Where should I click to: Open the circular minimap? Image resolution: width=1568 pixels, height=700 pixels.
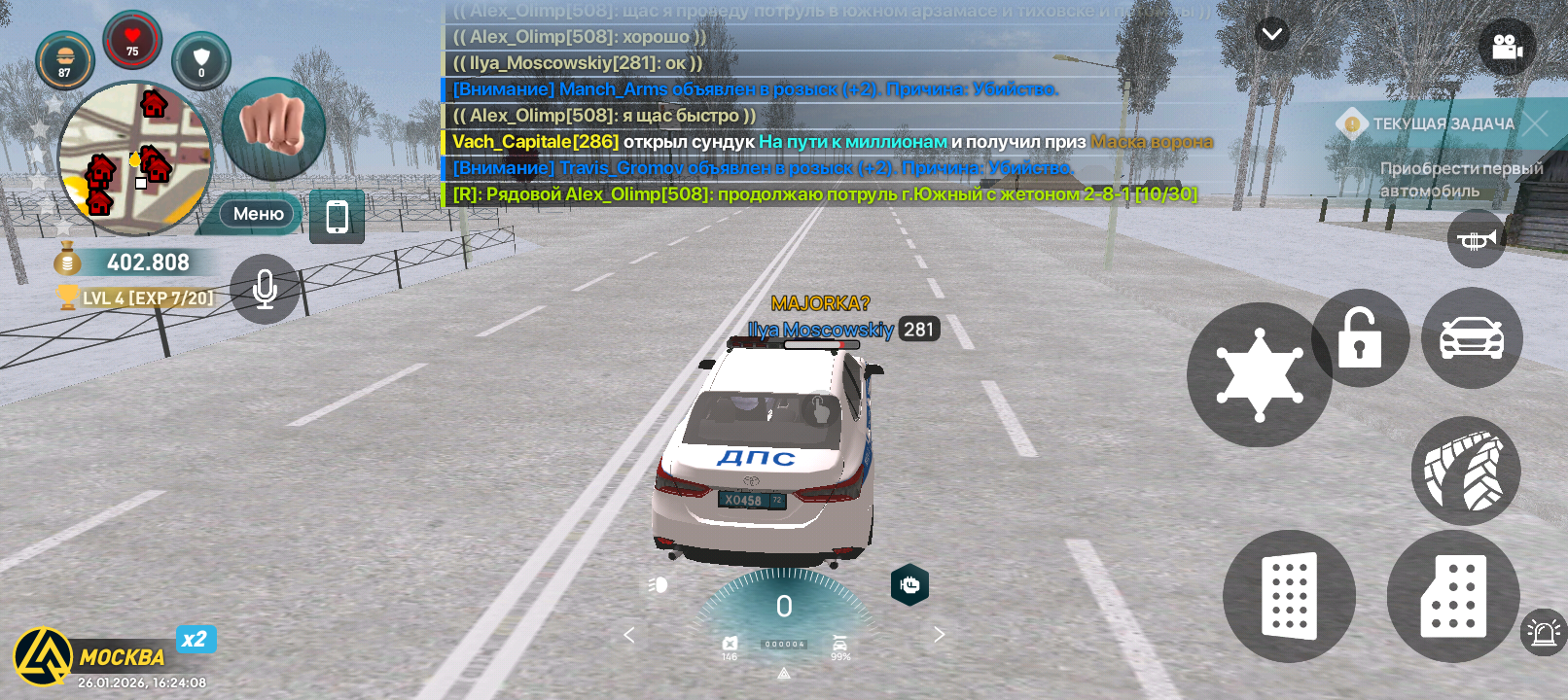tap(134, 158)
